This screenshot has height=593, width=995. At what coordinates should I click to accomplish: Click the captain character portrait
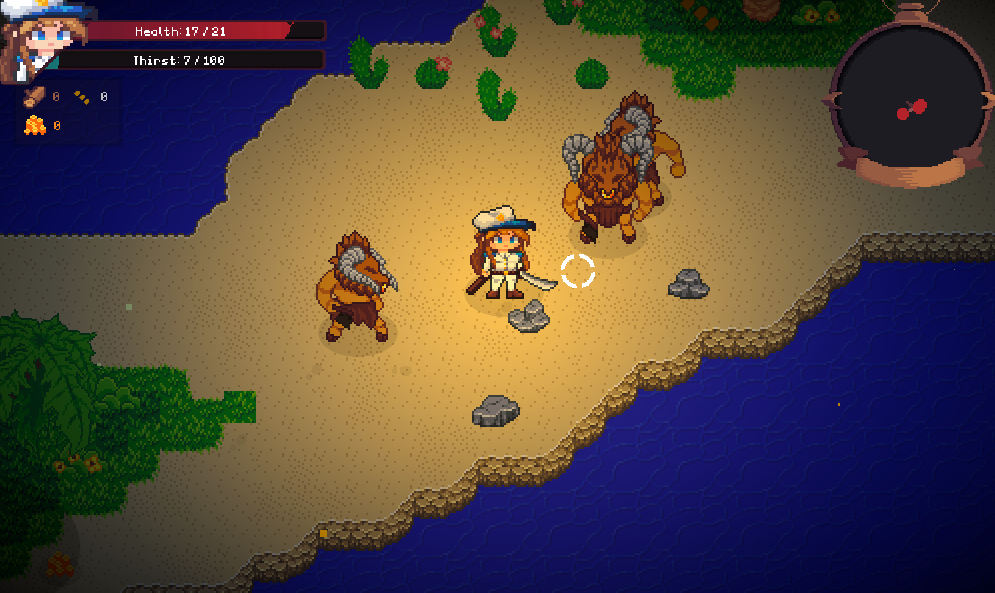pyautogui.click(x=40, y=40)
